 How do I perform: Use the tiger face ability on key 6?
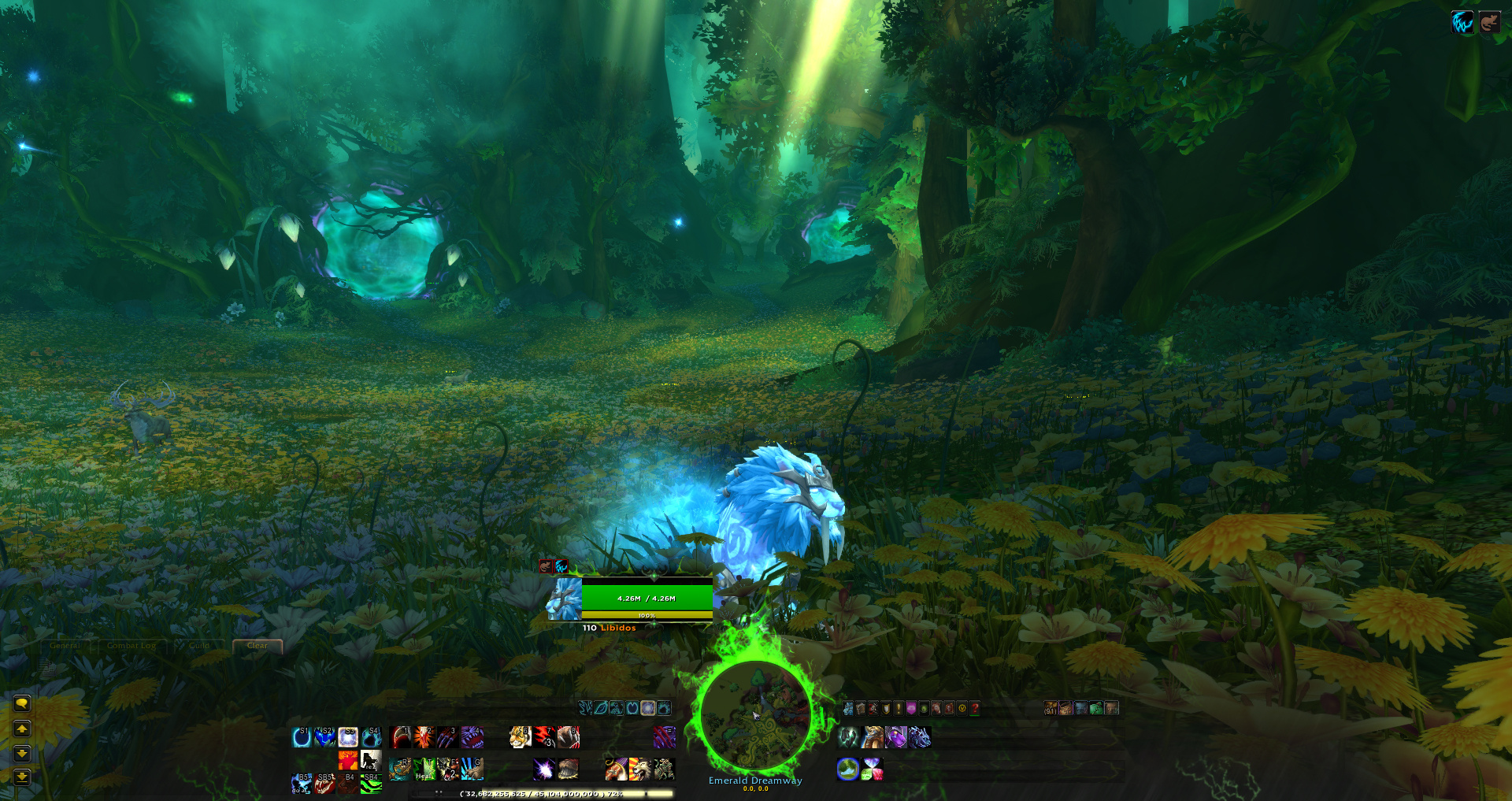pos(521,737)
